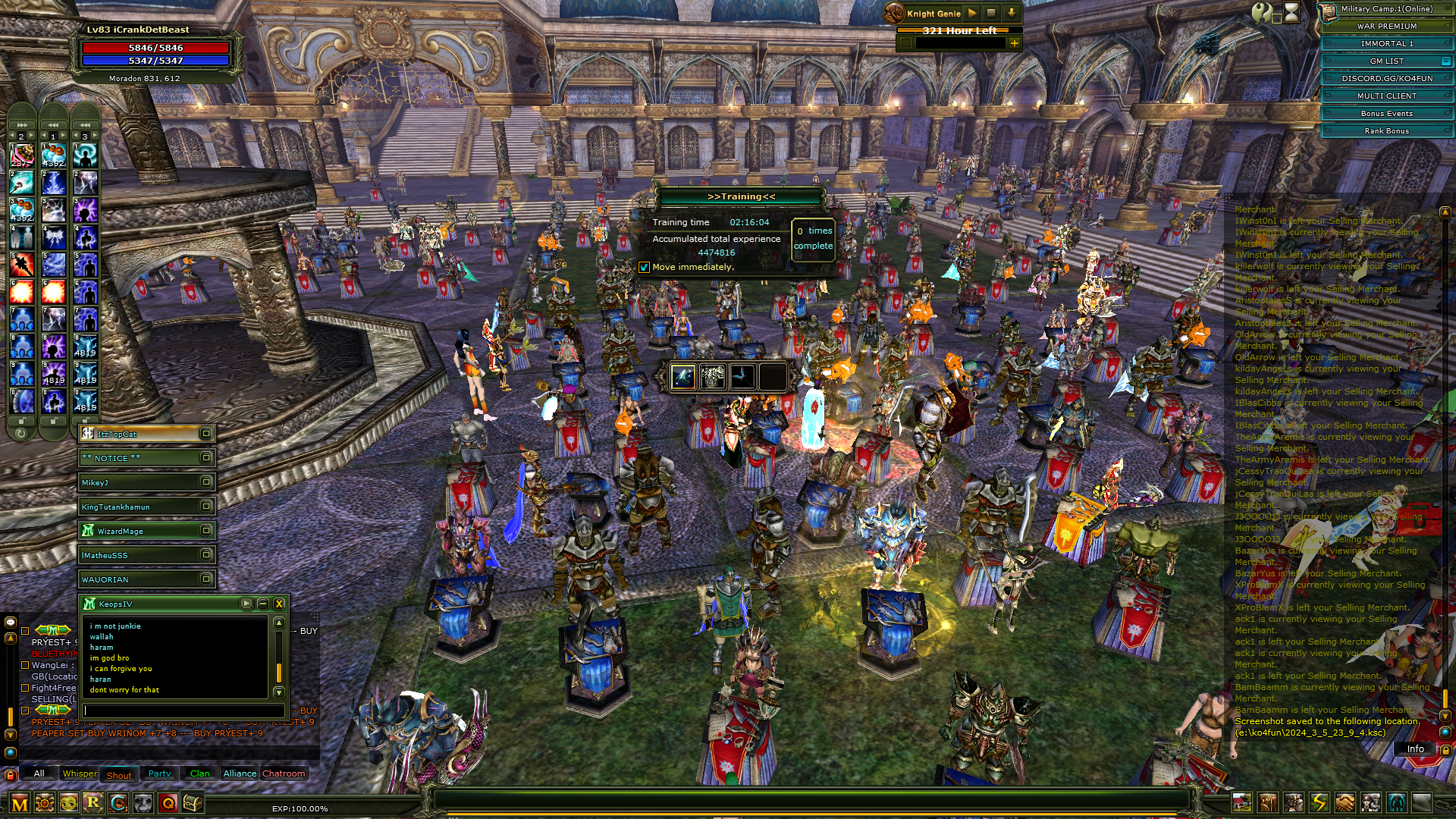Type in the KeopsIV whisper input box

click(184, 711)
